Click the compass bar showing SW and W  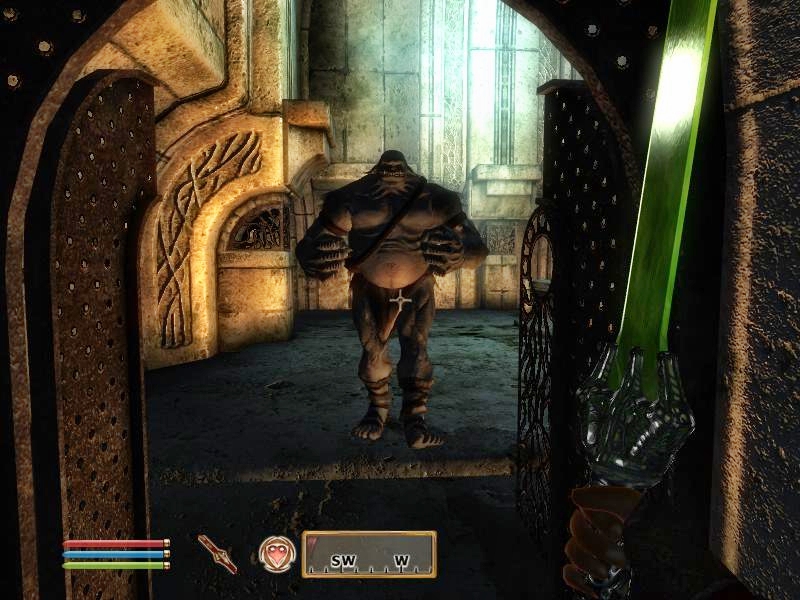click(369, 554)
